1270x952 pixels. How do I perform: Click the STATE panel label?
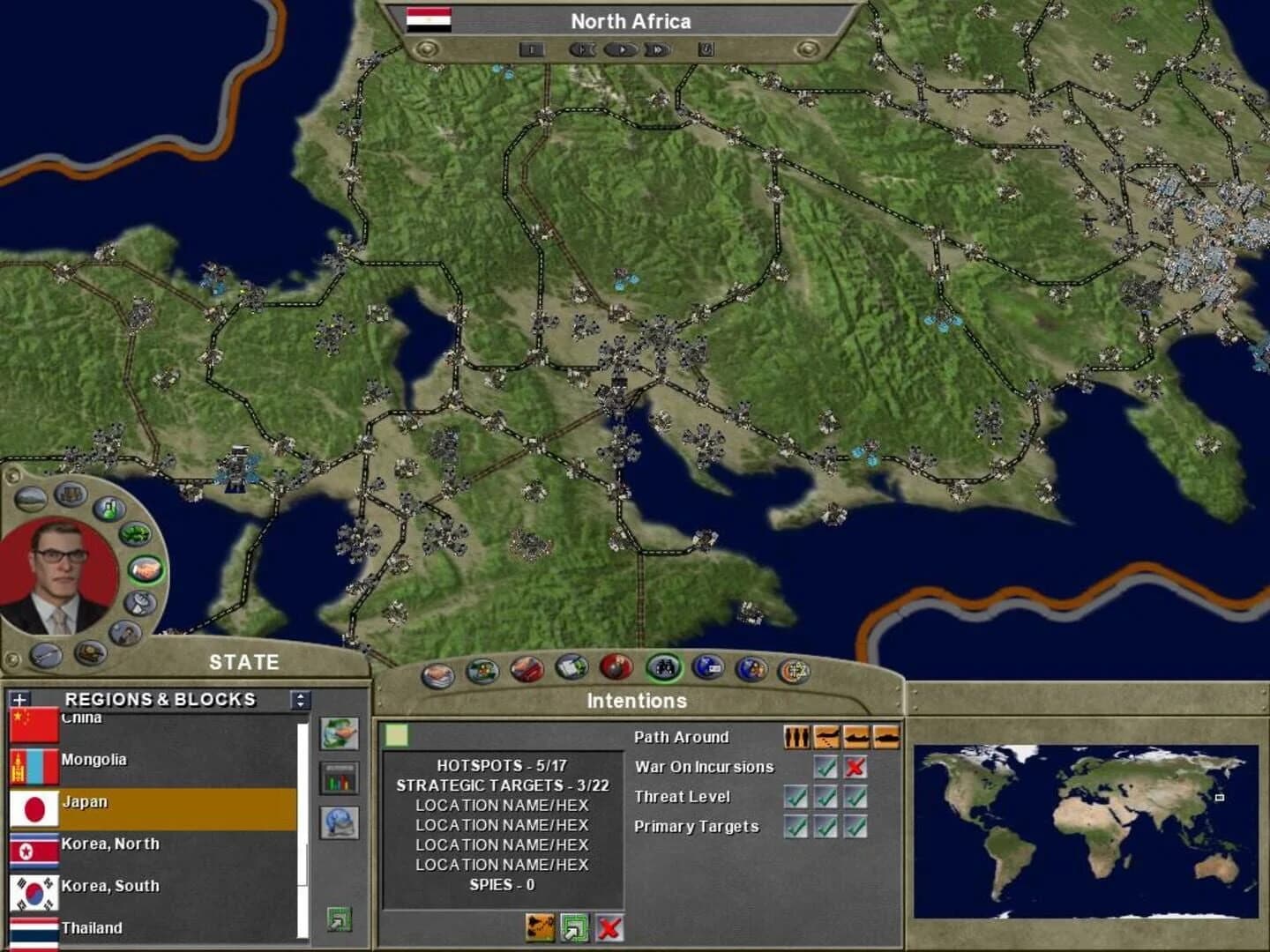[x=243, y=662]
